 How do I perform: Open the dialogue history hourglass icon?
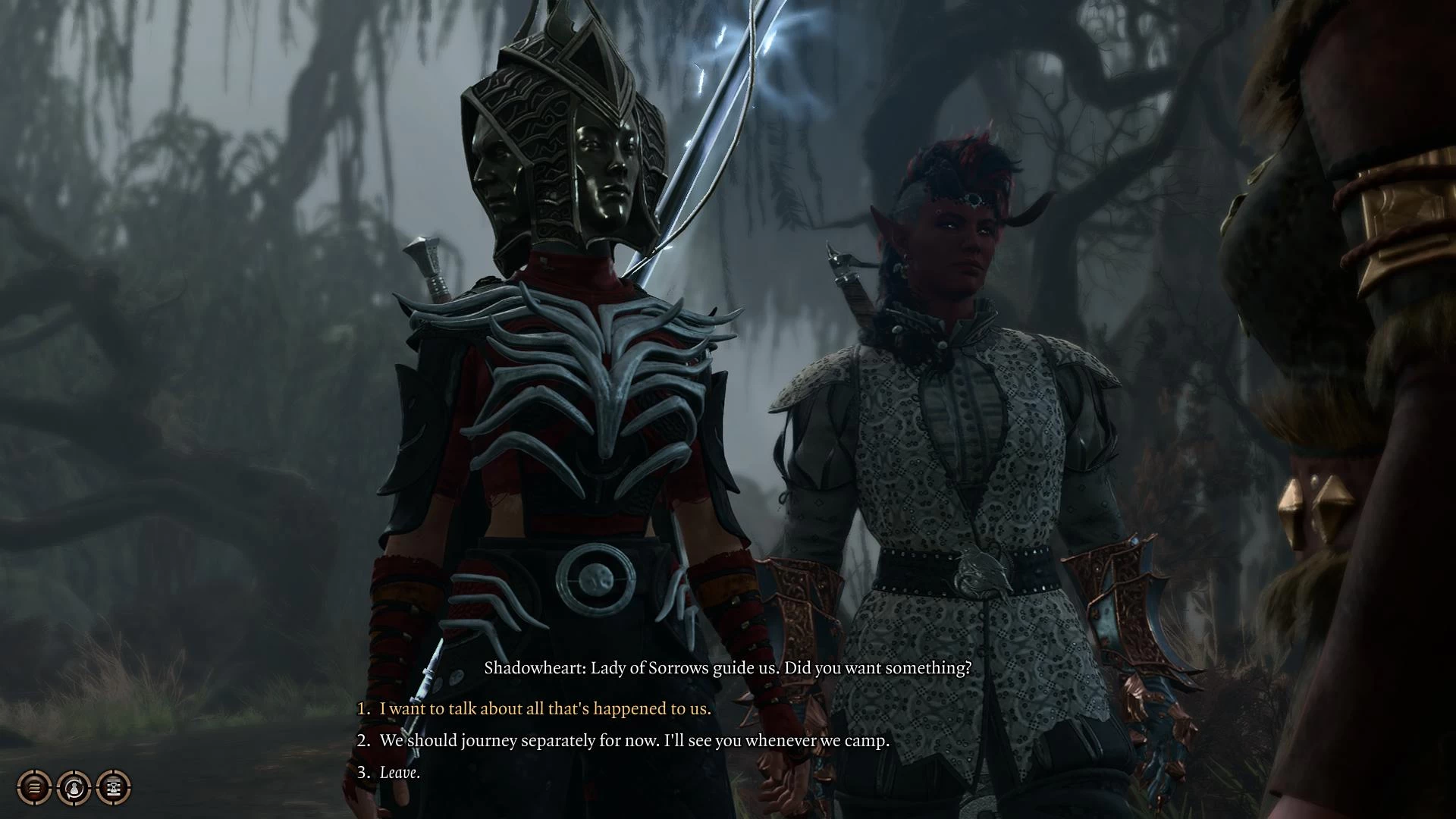pyautogui.click(x=114, y=788)
